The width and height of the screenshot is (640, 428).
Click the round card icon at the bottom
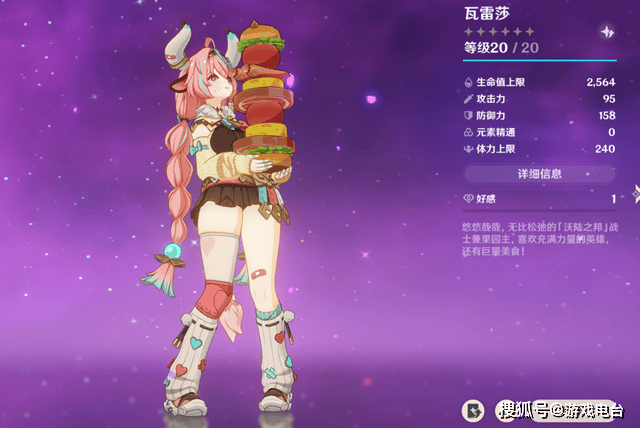point(472,409)
